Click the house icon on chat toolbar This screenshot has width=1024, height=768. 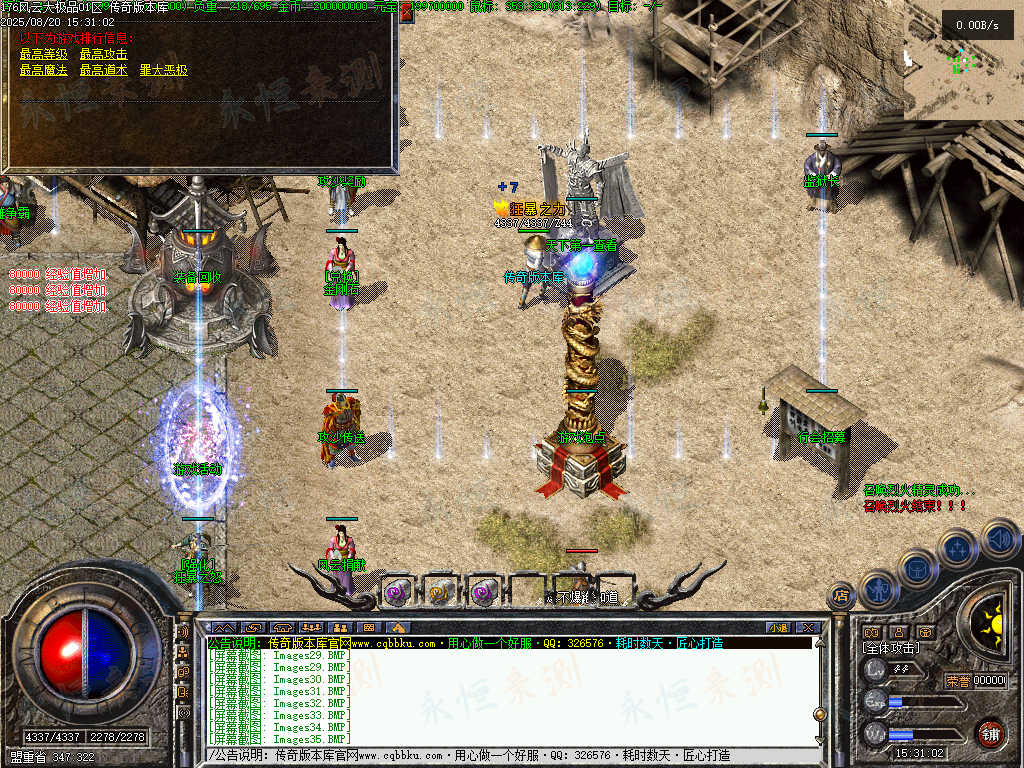[398, 628]
